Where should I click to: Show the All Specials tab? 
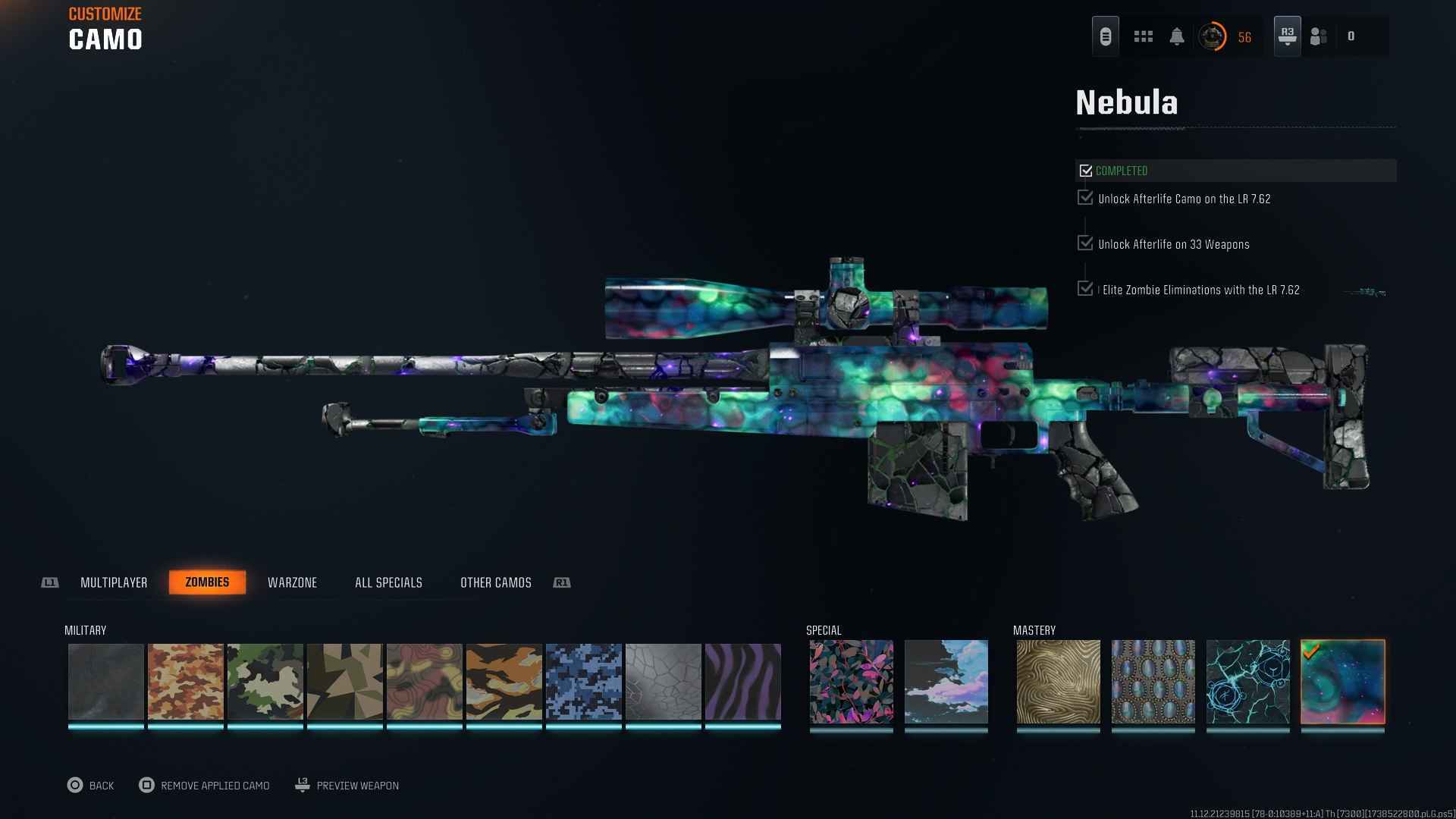coord(388,582)
